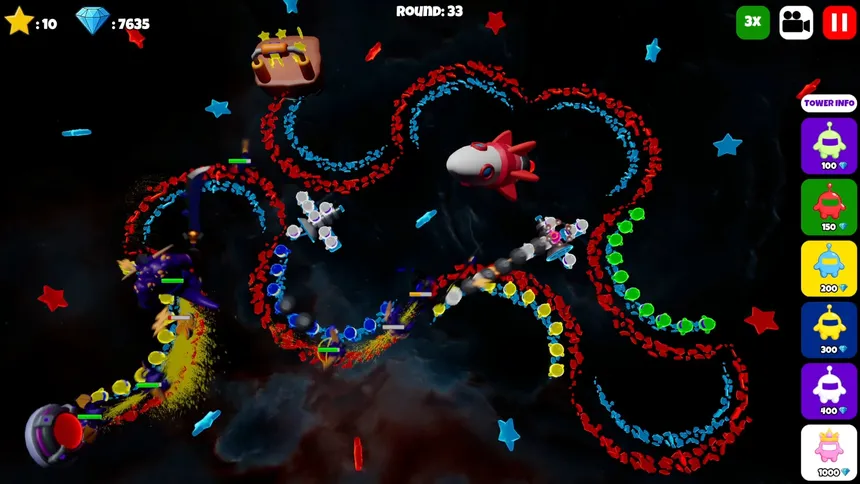
Task: Choose the 400-gem white alien tower
Action: pyautogui.click(x=829, y=390)
